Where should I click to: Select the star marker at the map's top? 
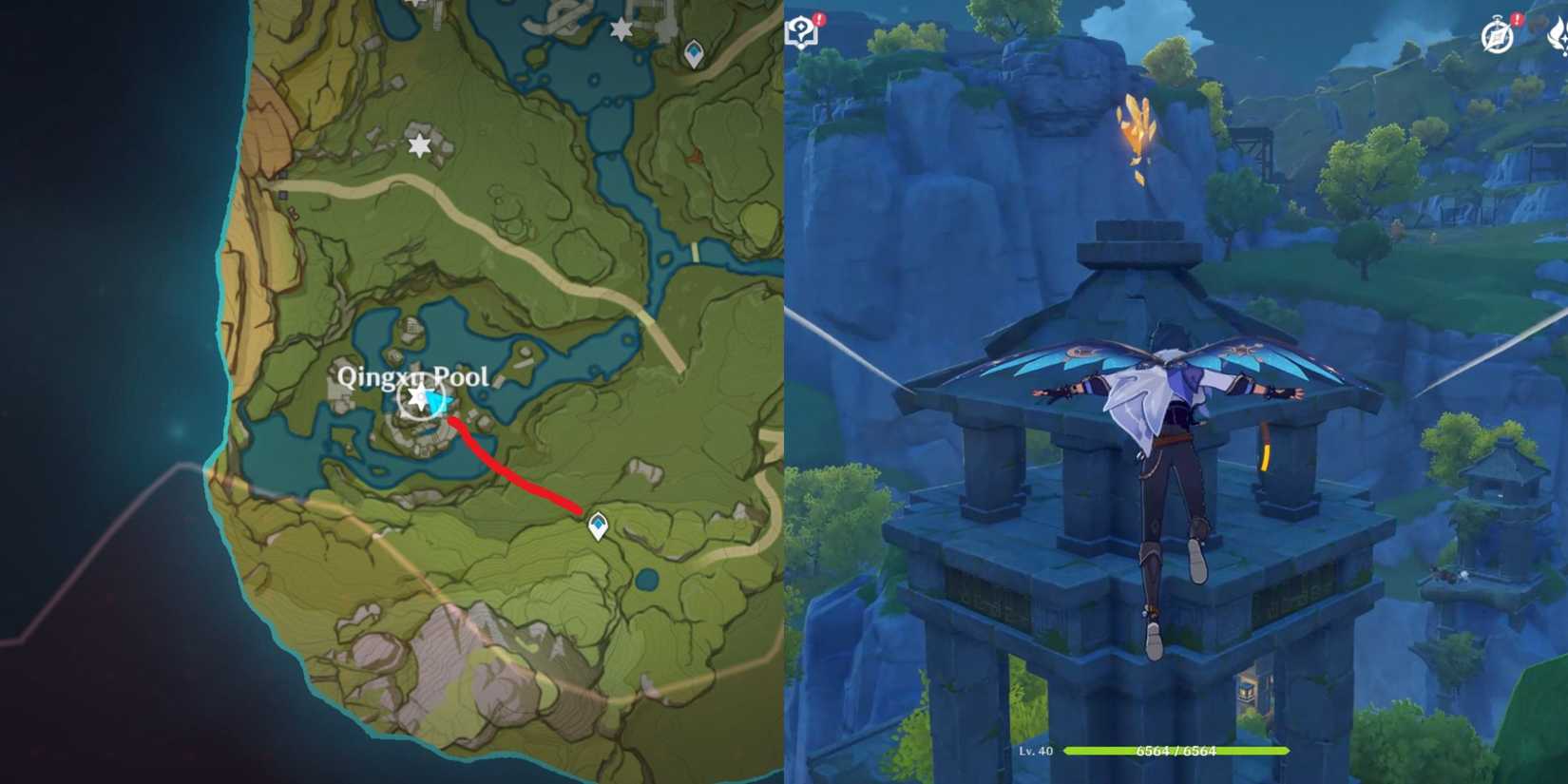click(x=621, y=31)
